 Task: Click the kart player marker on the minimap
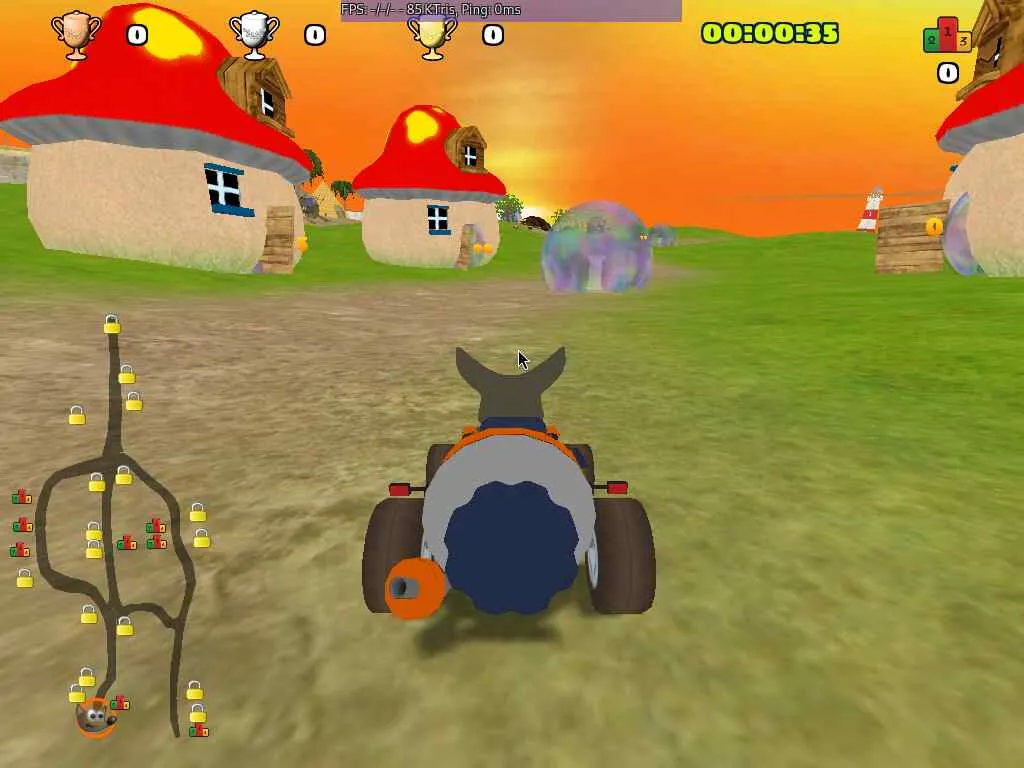(x=95, y=716)
